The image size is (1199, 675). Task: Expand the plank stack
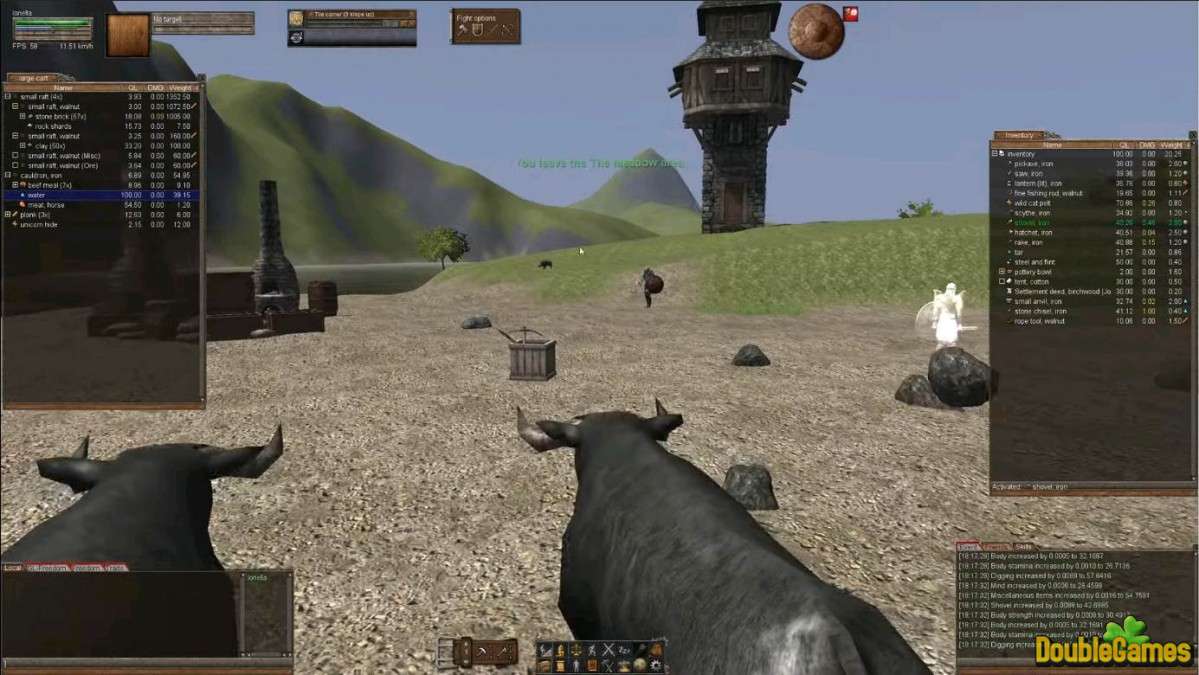7,214
